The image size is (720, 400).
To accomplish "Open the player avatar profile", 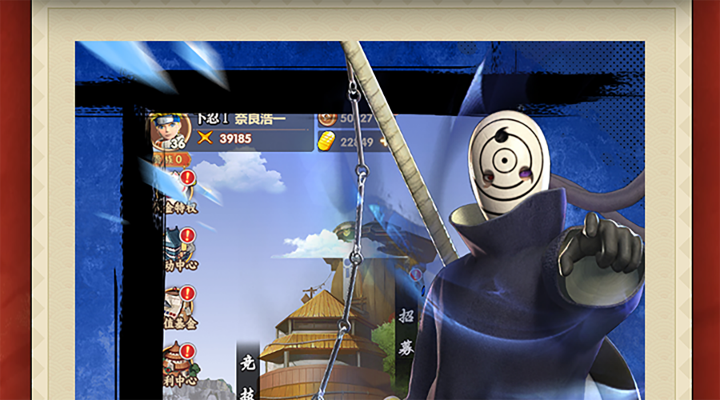I will pyautogui.click(x=167, y=130).
